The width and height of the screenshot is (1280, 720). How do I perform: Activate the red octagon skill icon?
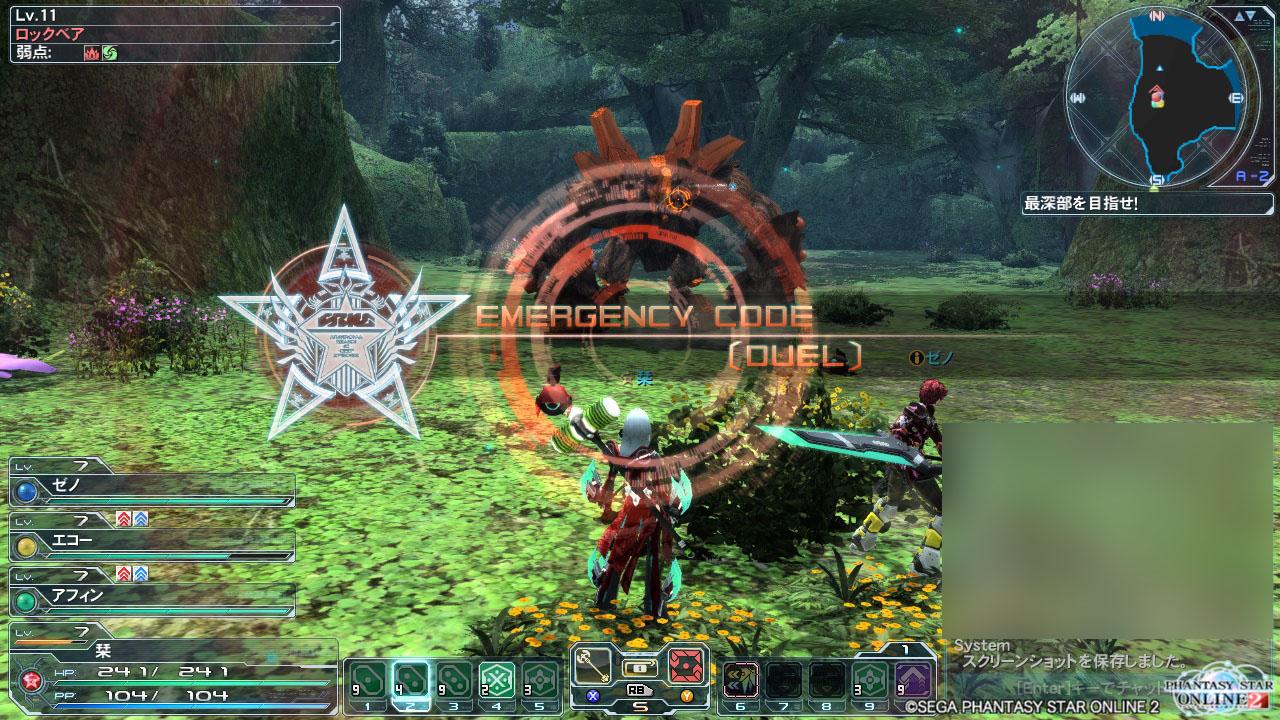tap(687, 664)
